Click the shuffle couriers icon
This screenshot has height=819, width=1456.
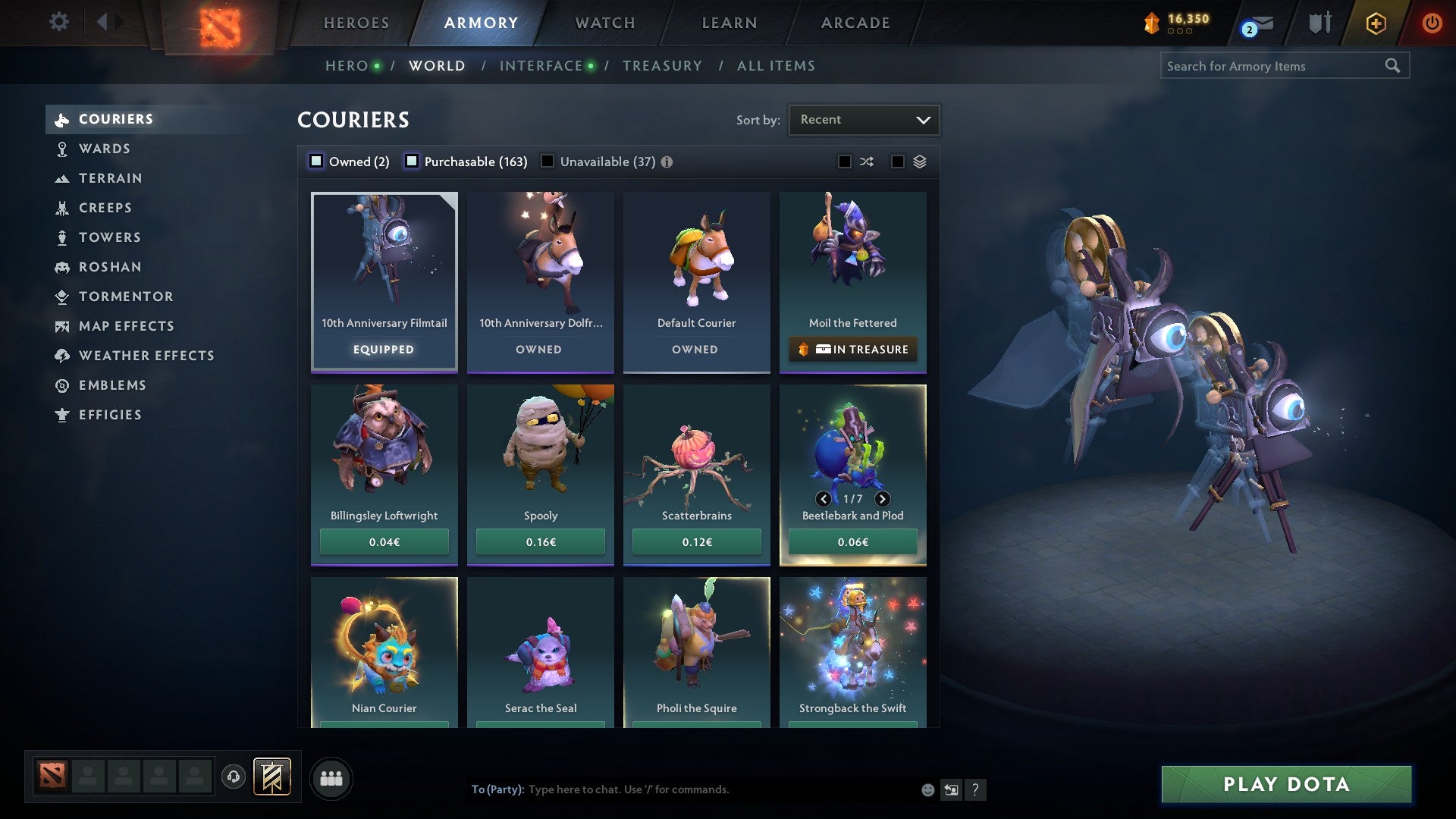pyautogui.click(x=867, y=162)
